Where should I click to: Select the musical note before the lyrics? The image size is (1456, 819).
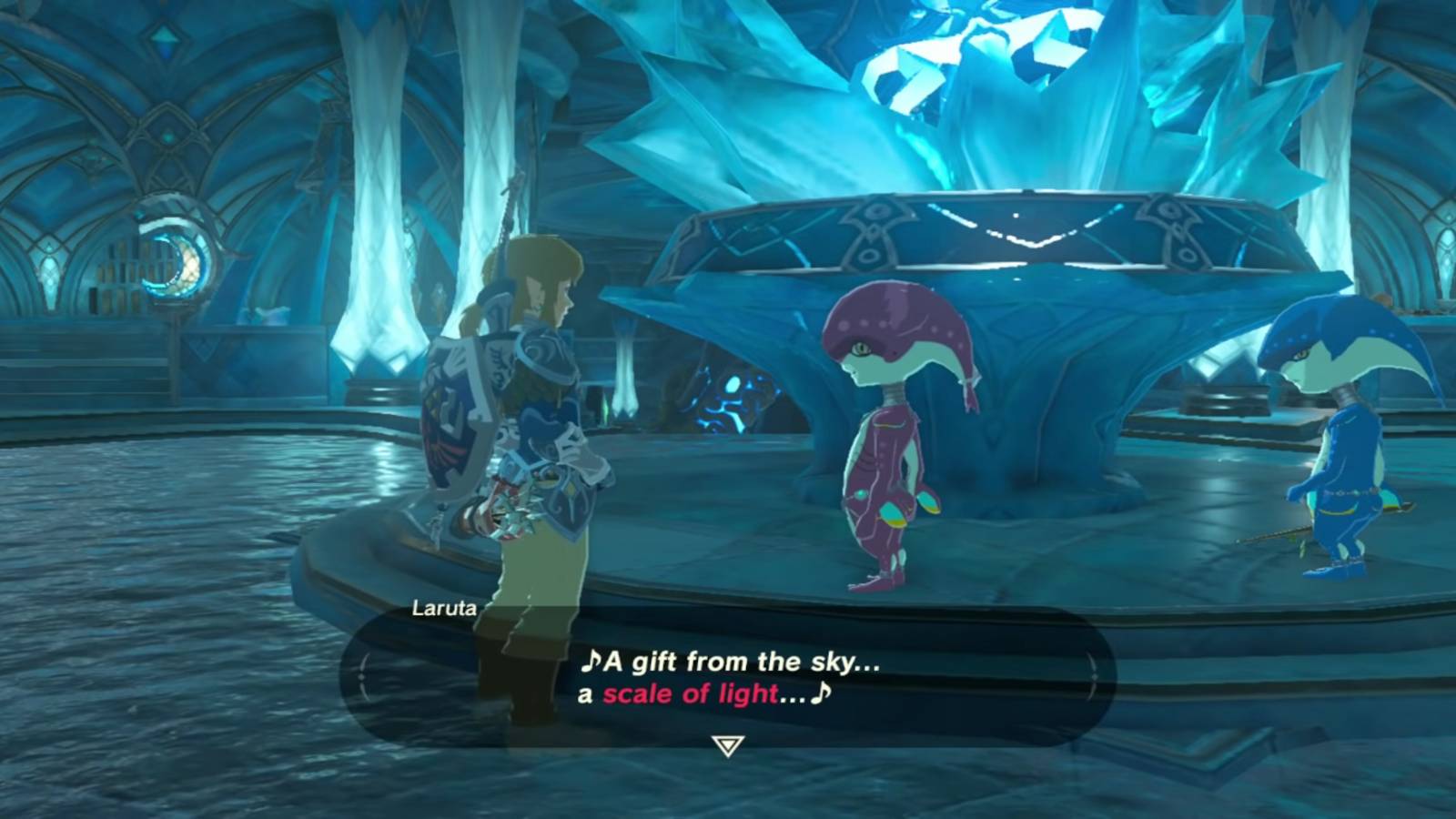591,662
